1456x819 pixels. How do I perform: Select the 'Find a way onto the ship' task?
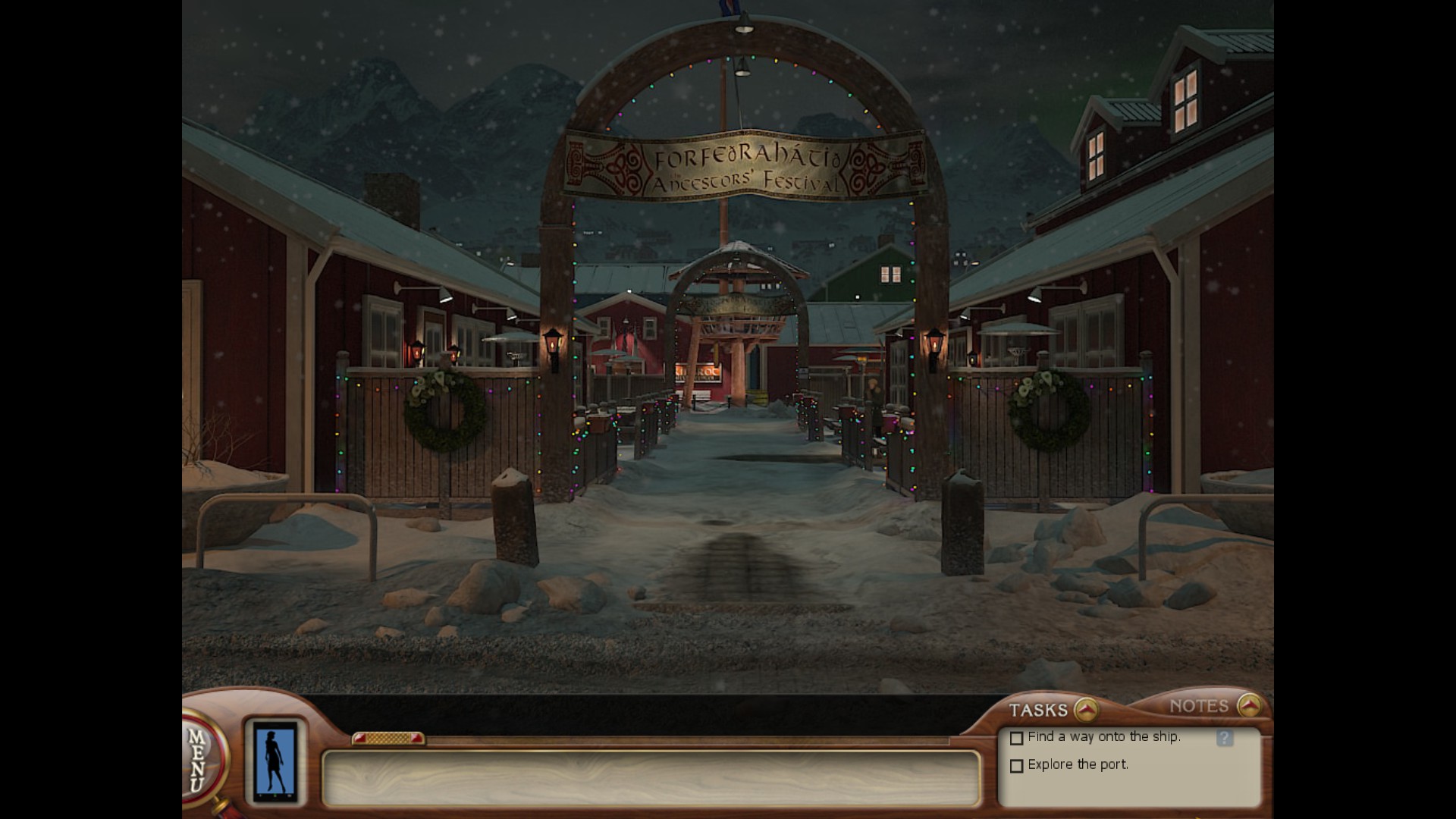tap(1103, 736)
